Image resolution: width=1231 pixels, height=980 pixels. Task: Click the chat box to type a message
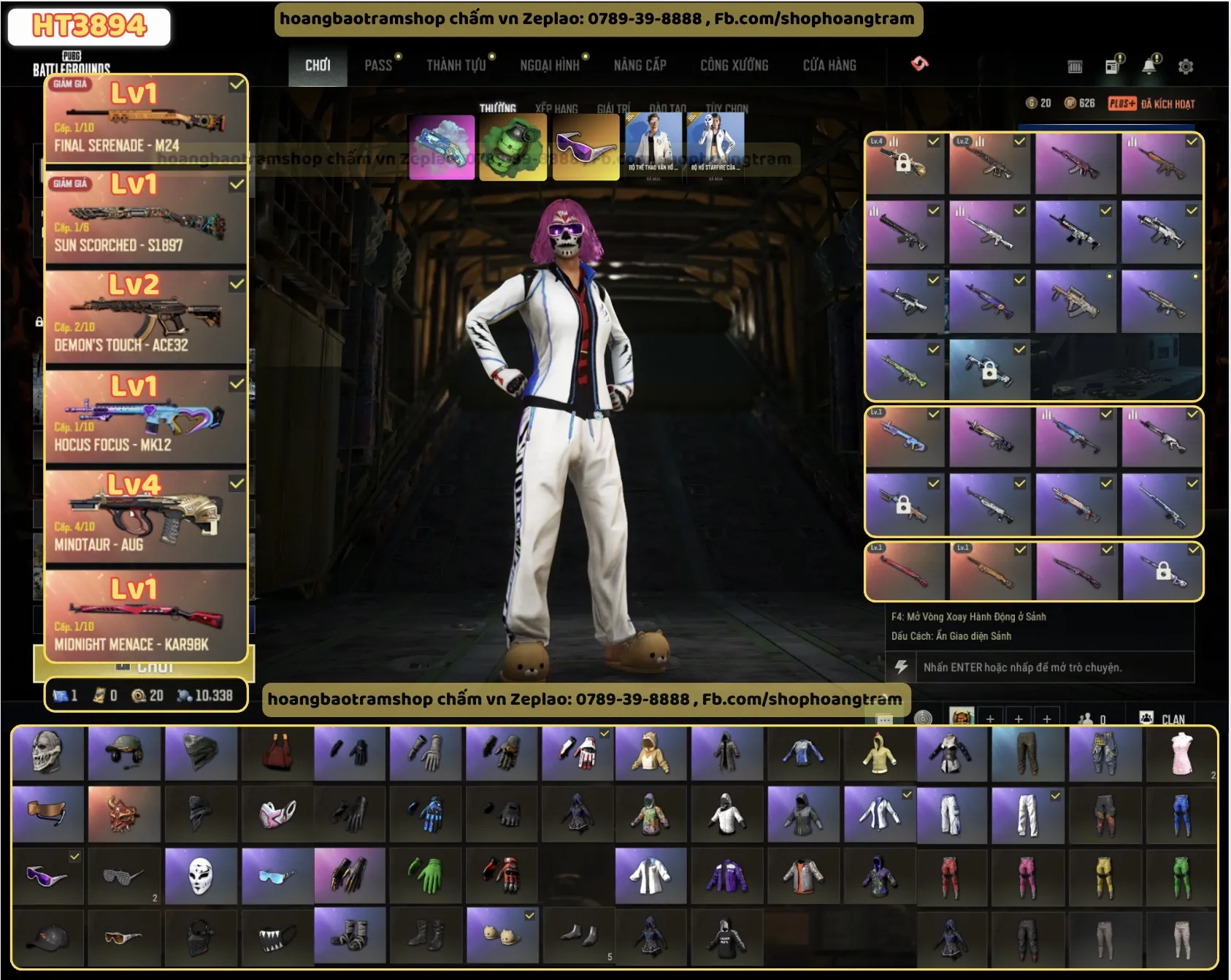click(1022, 667)
